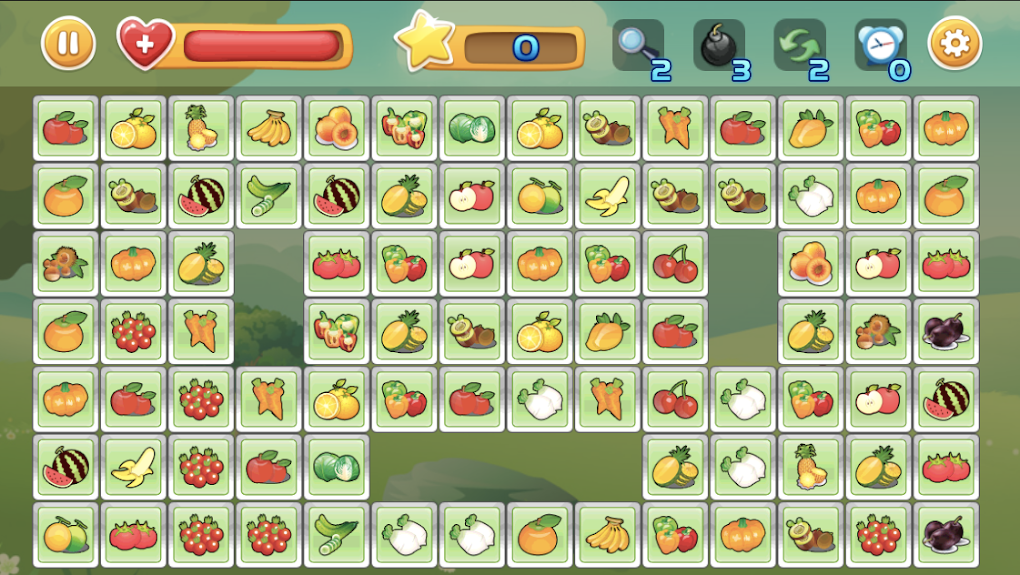Use the magnifying glass hint
The width and height of the screenshot is (1020, 575).
click(637, 45)
